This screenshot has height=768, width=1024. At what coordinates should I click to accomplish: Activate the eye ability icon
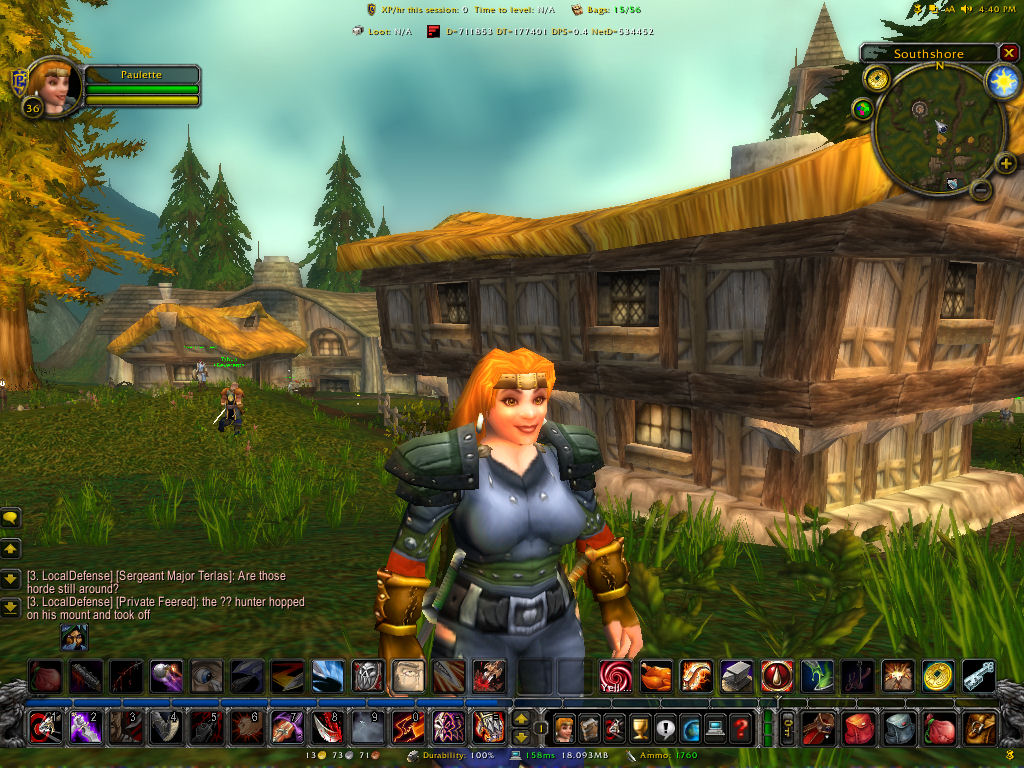(x=206, y=677)
